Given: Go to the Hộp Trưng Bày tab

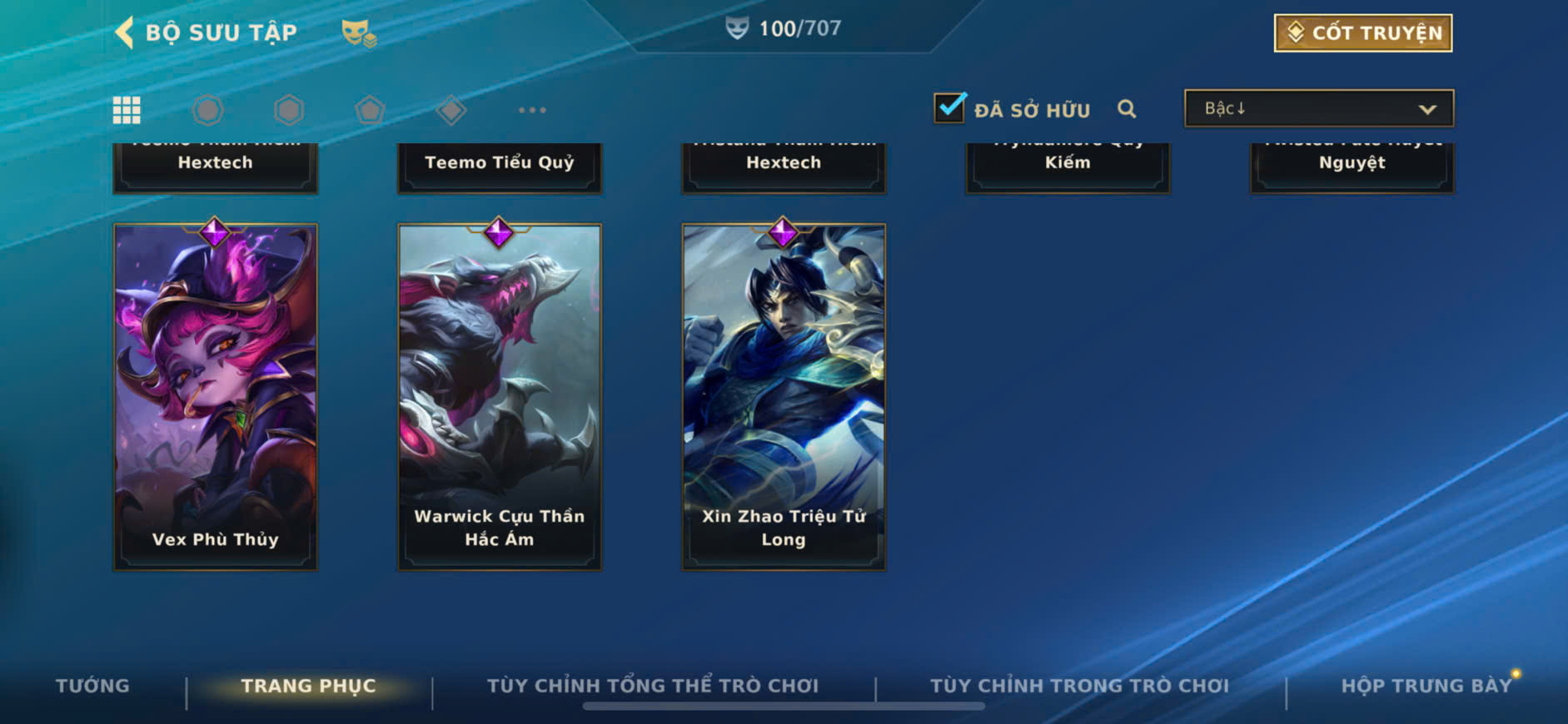Looking at the screenshot, I should click(x=1426, y=686).
